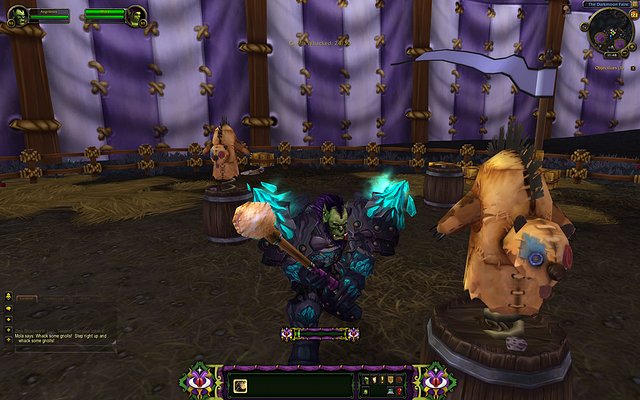Open the world map button above the minimap
The image size is (640, 400).
coord(634,5)
